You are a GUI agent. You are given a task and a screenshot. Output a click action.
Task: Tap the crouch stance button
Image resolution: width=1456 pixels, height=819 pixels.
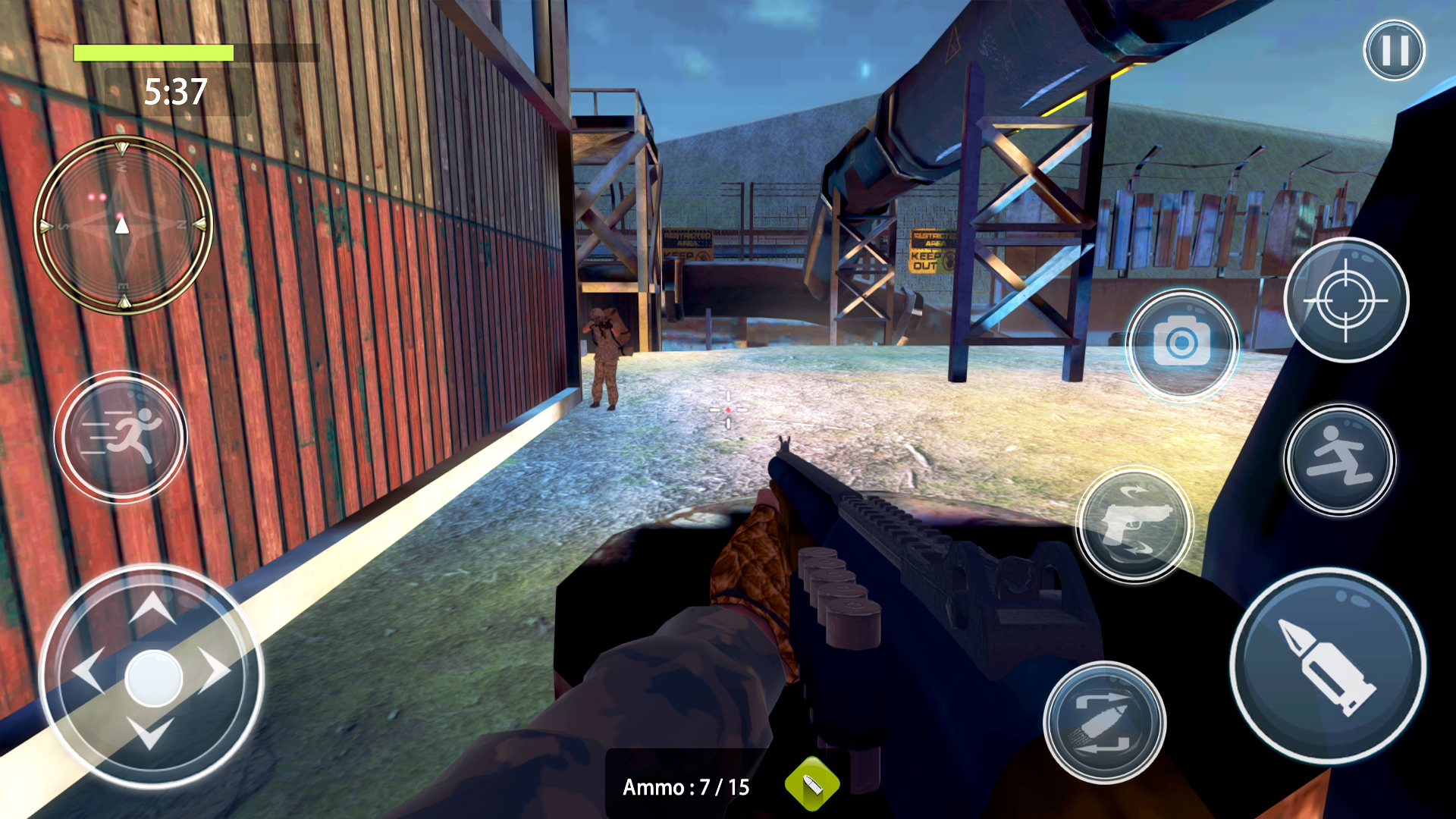tap(1340, 460)
